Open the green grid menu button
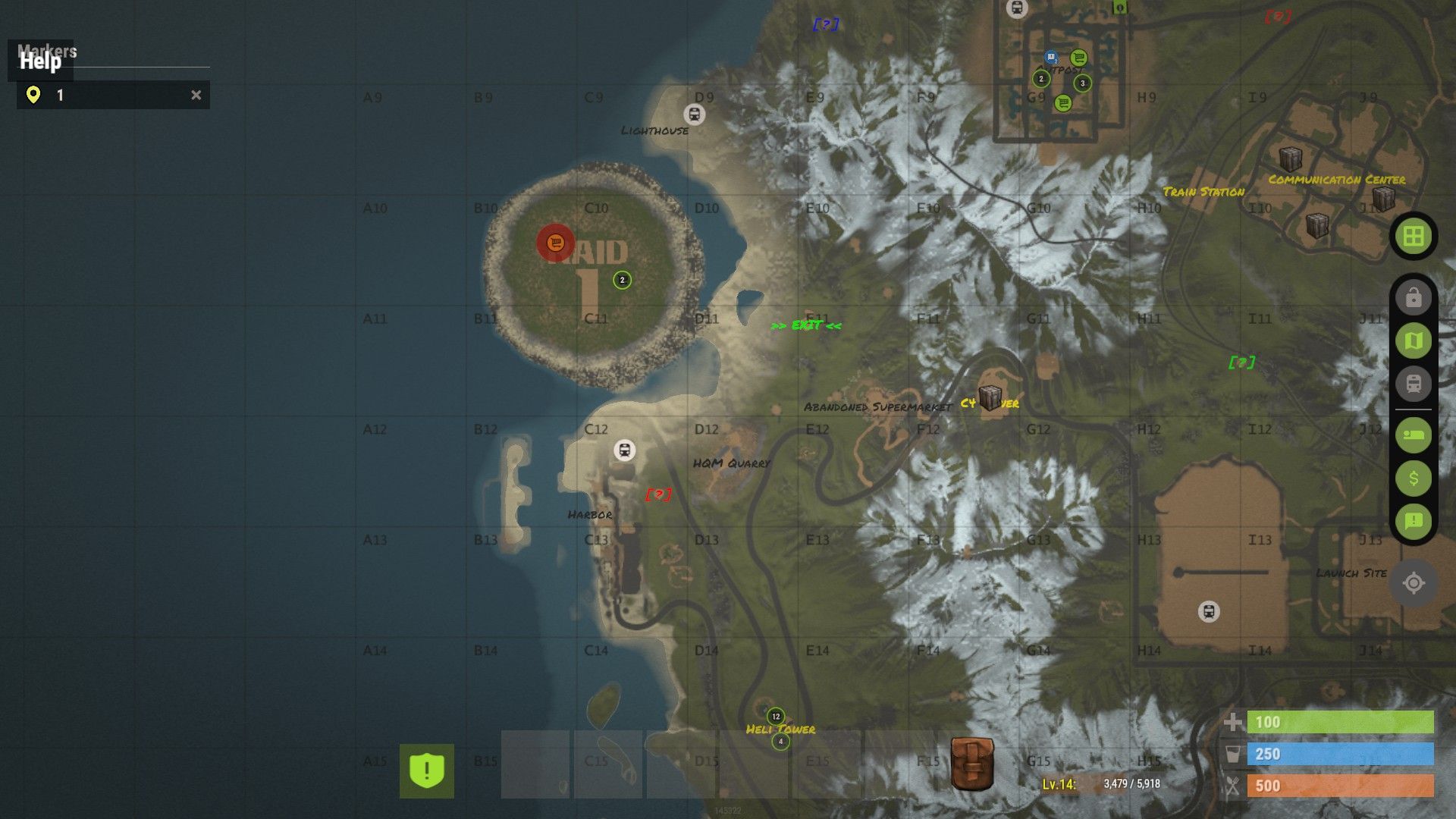This screenshot has height=819, width=1456. 1413,237
